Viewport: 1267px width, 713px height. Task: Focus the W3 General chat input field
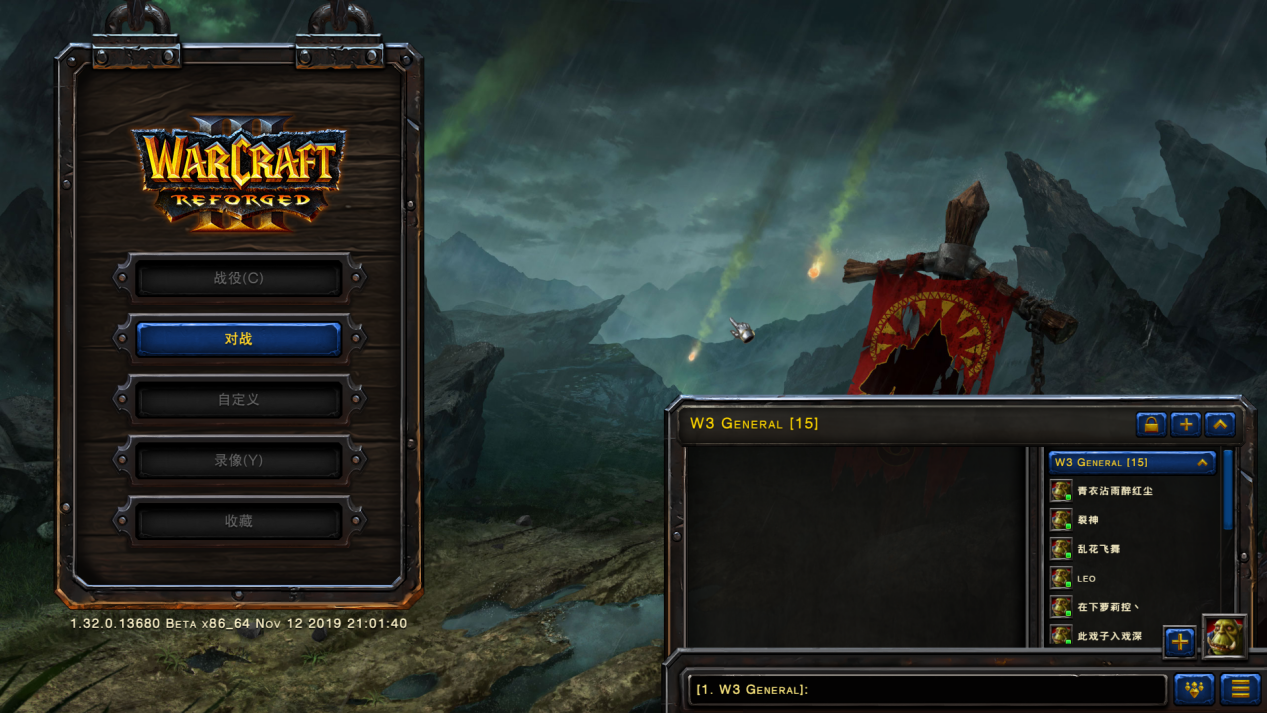(926, 689)
